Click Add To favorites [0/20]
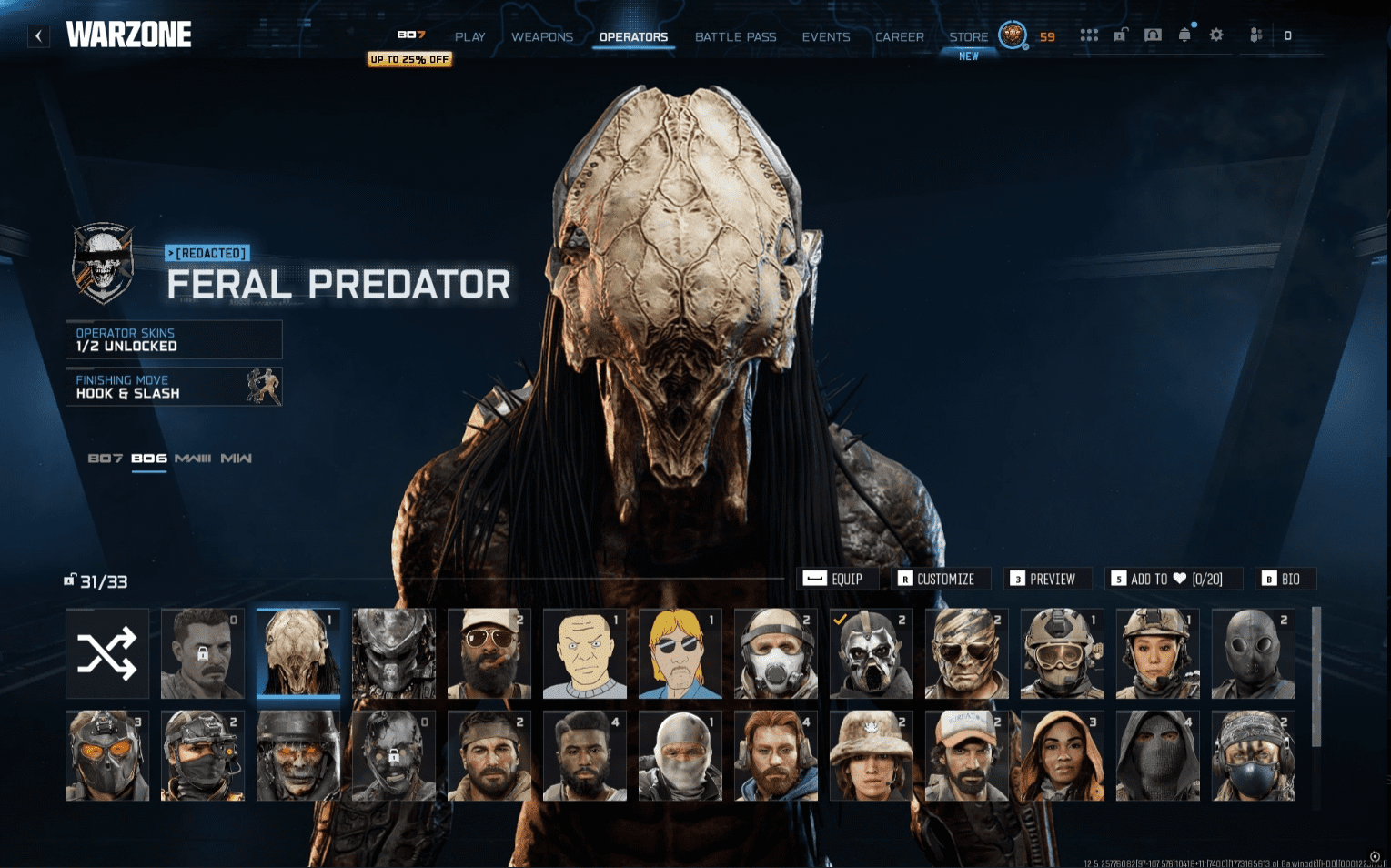Viewport: 1391px width, 868px height. pos(1174,579)
